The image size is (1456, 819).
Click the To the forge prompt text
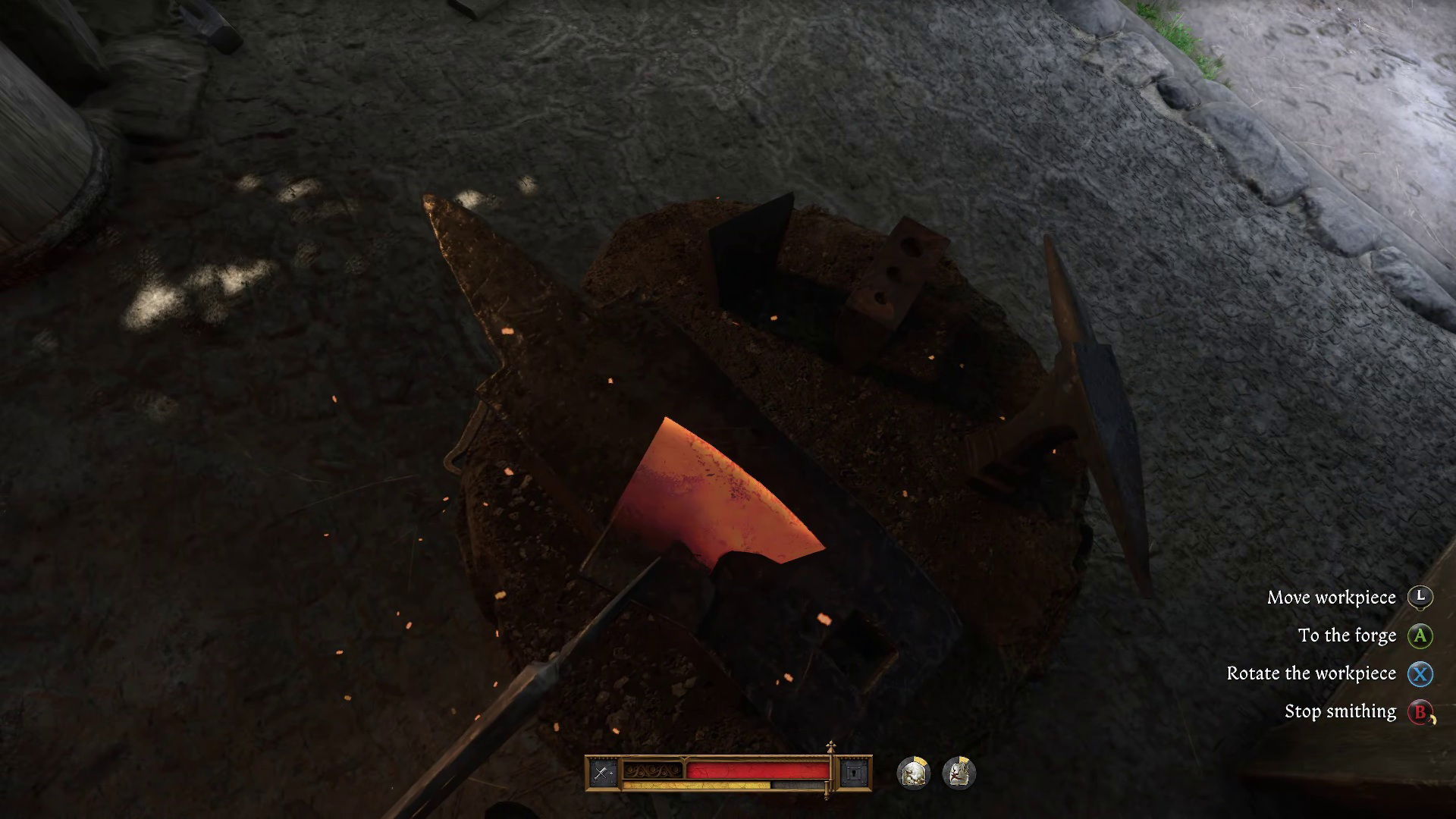click(x=1348, y=635)
